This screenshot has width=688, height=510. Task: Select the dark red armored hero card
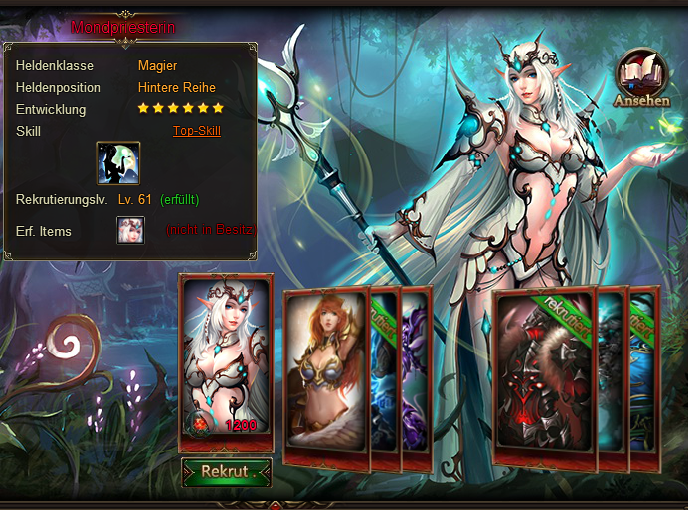[x=545, y=382]
